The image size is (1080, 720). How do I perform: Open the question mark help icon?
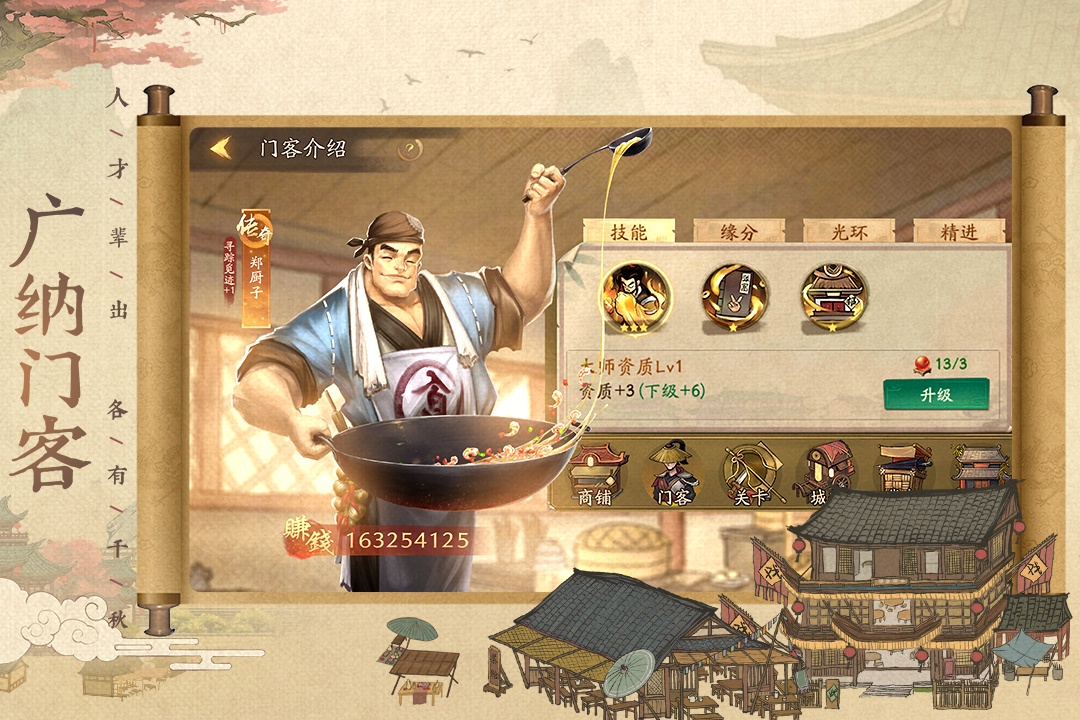410,150
